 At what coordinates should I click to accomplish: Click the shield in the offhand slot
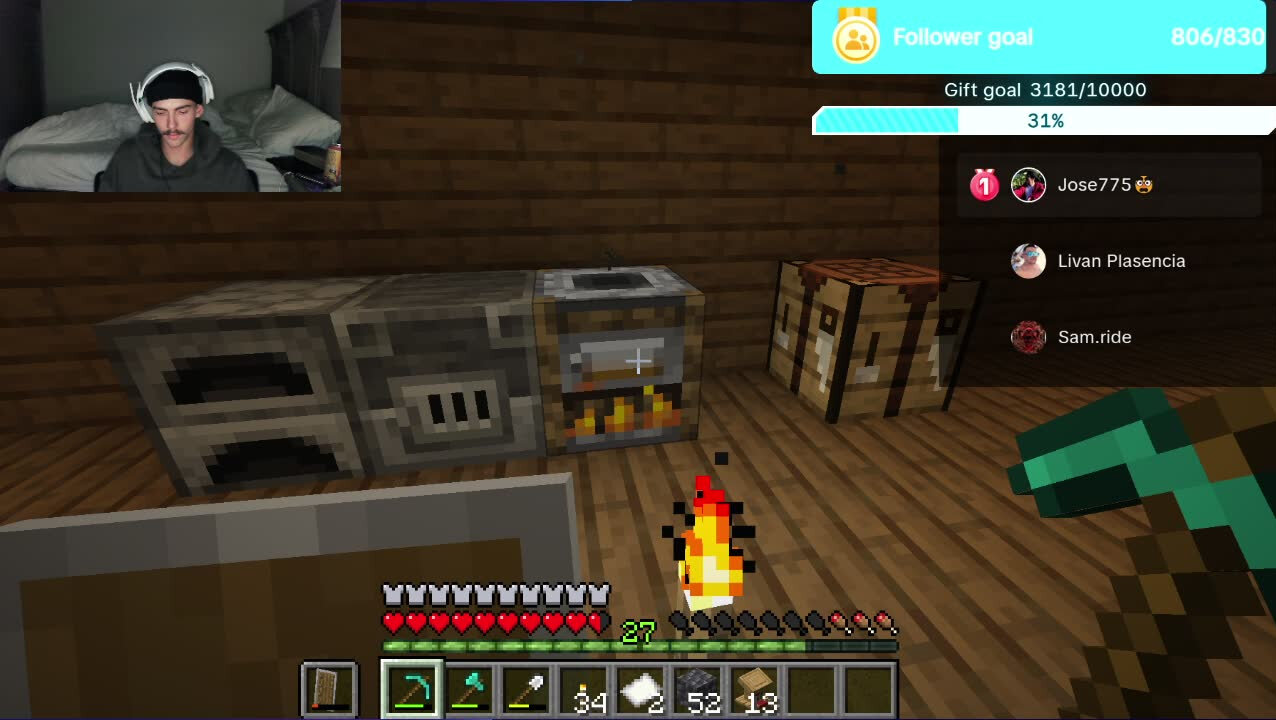point(329,689)
